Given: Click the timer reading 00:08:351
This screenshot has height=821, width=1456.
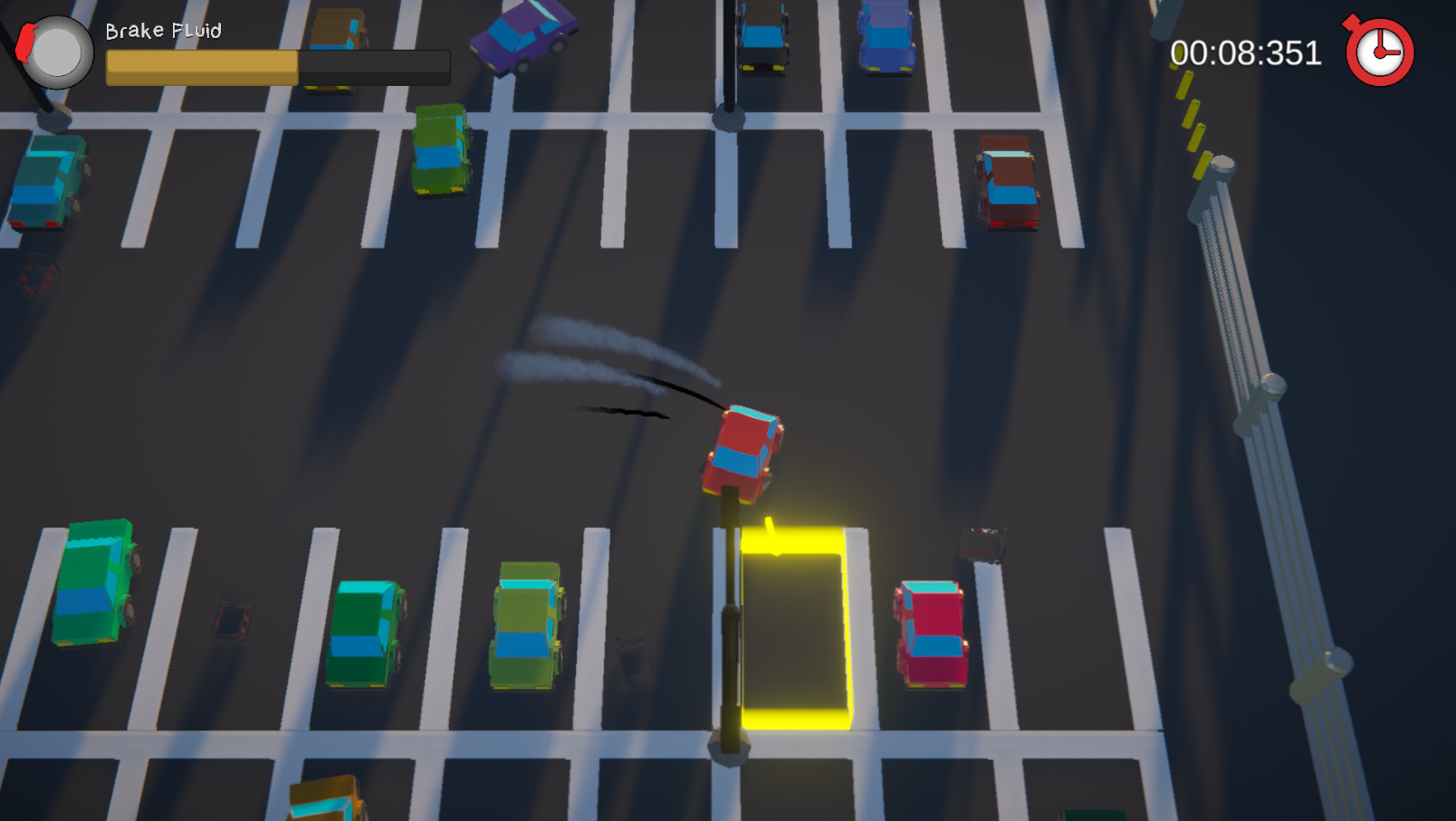Looking at the screenshot, I should (x=1244, y=52).
